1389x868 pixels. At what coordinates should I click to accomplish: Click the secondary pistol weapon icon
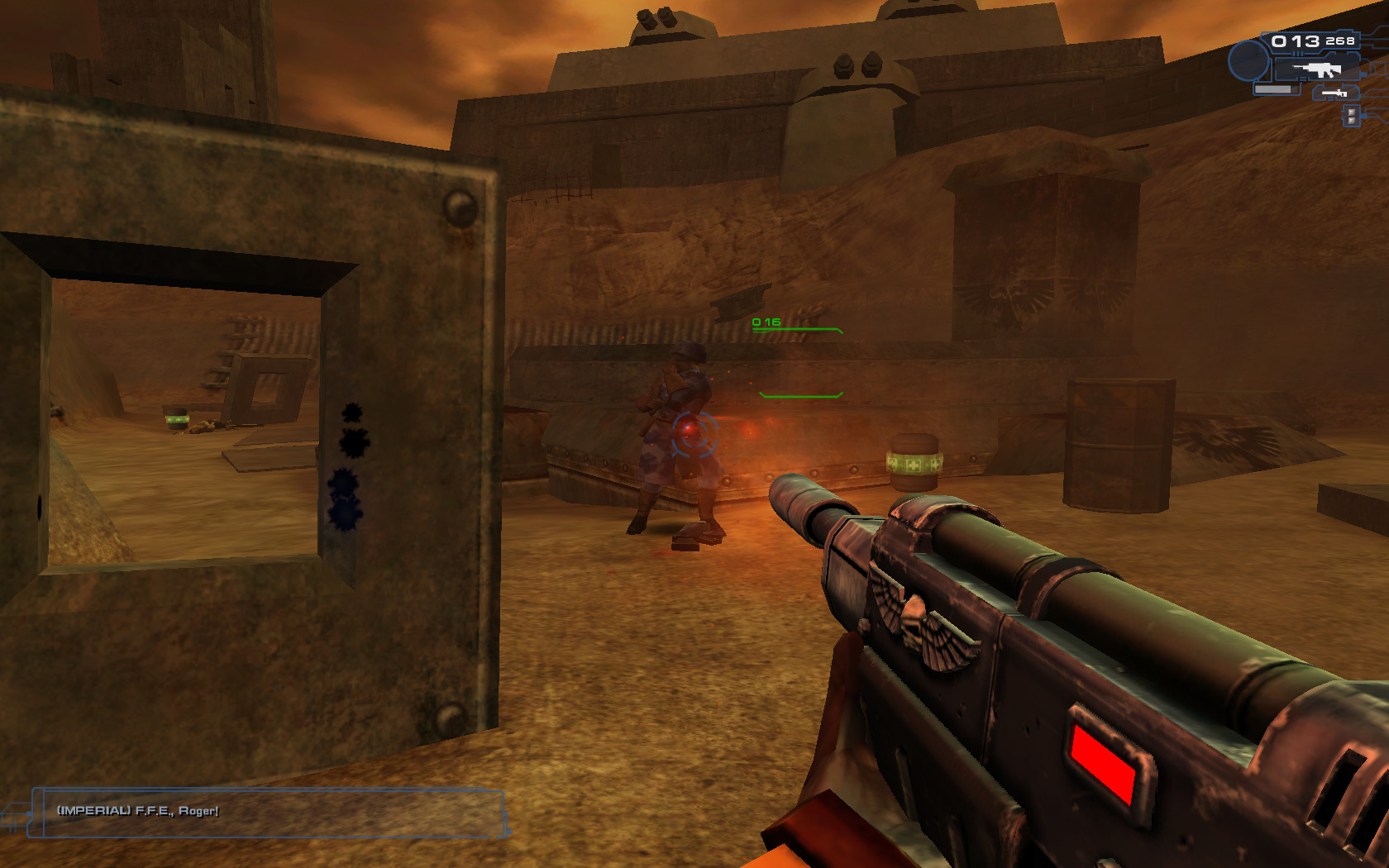pyautogui.click(x=1334, y=93)
